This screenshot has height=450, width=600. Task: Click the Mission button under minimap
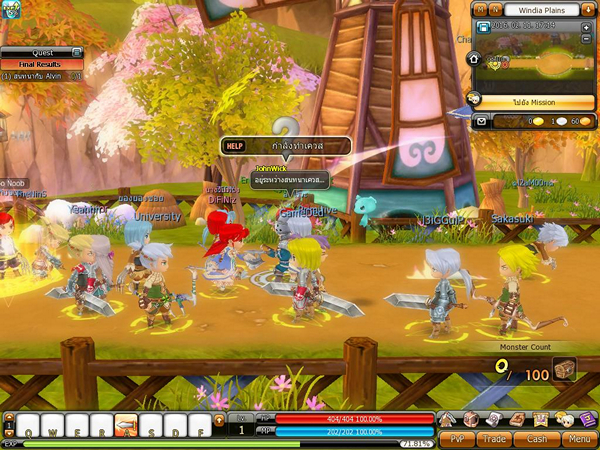pyautogui.click(x=534, y=102)
